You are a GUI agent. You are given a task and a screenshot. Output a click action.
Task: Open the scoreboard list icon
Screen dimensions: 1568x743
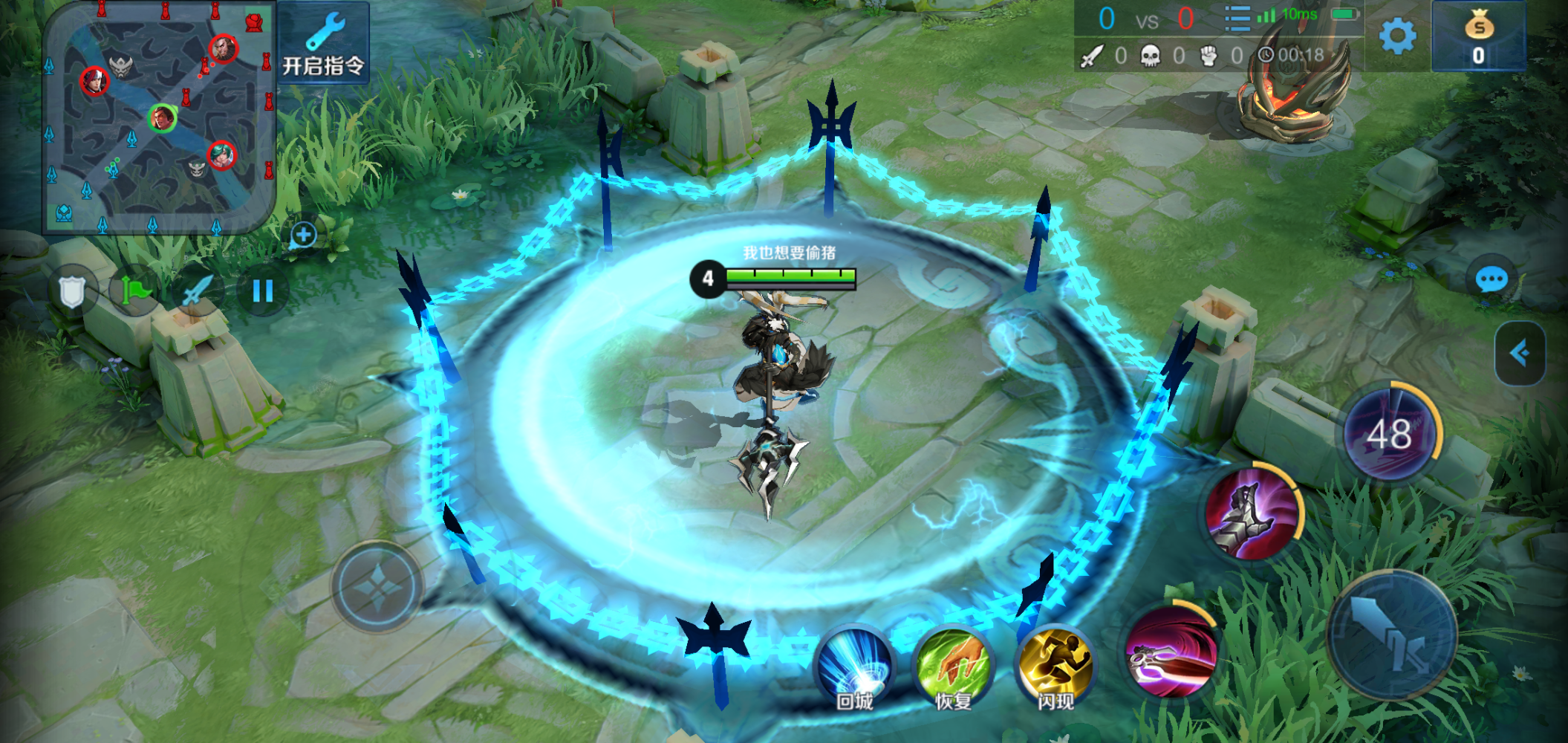tap(1237, 18)
